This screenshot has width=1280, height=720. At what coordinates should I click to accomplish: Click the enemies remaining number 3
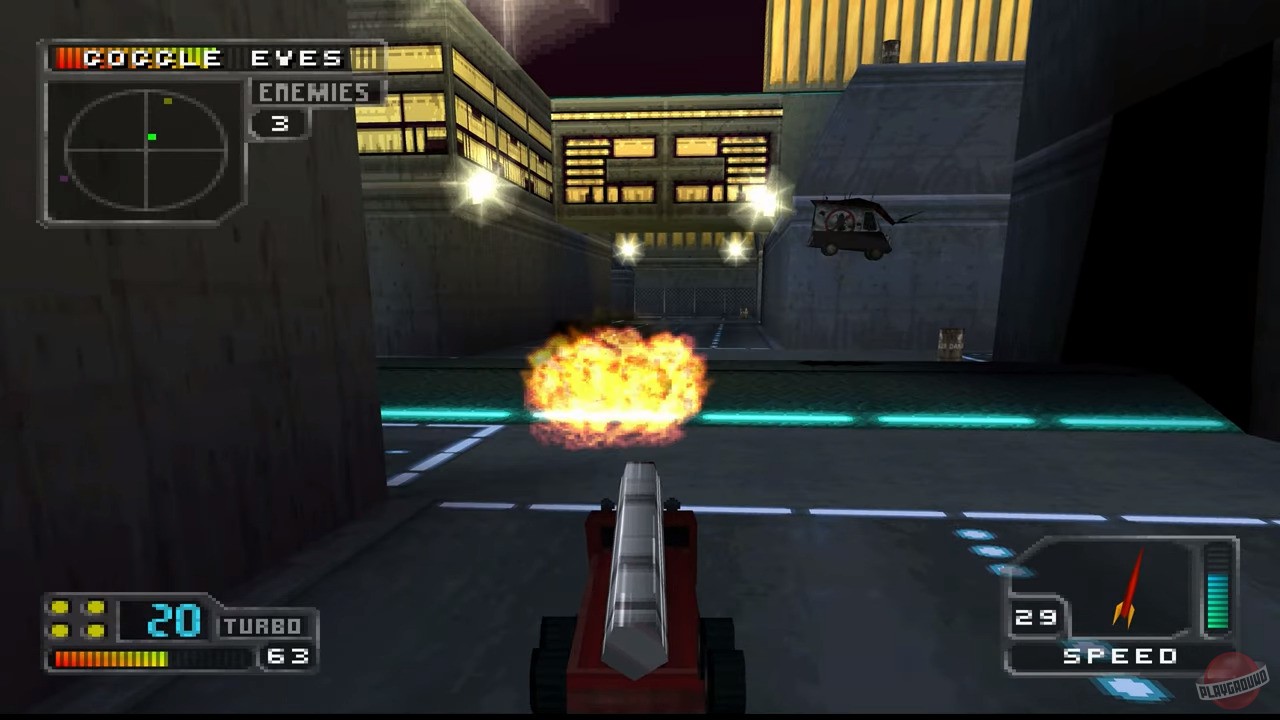coord(278,124)
